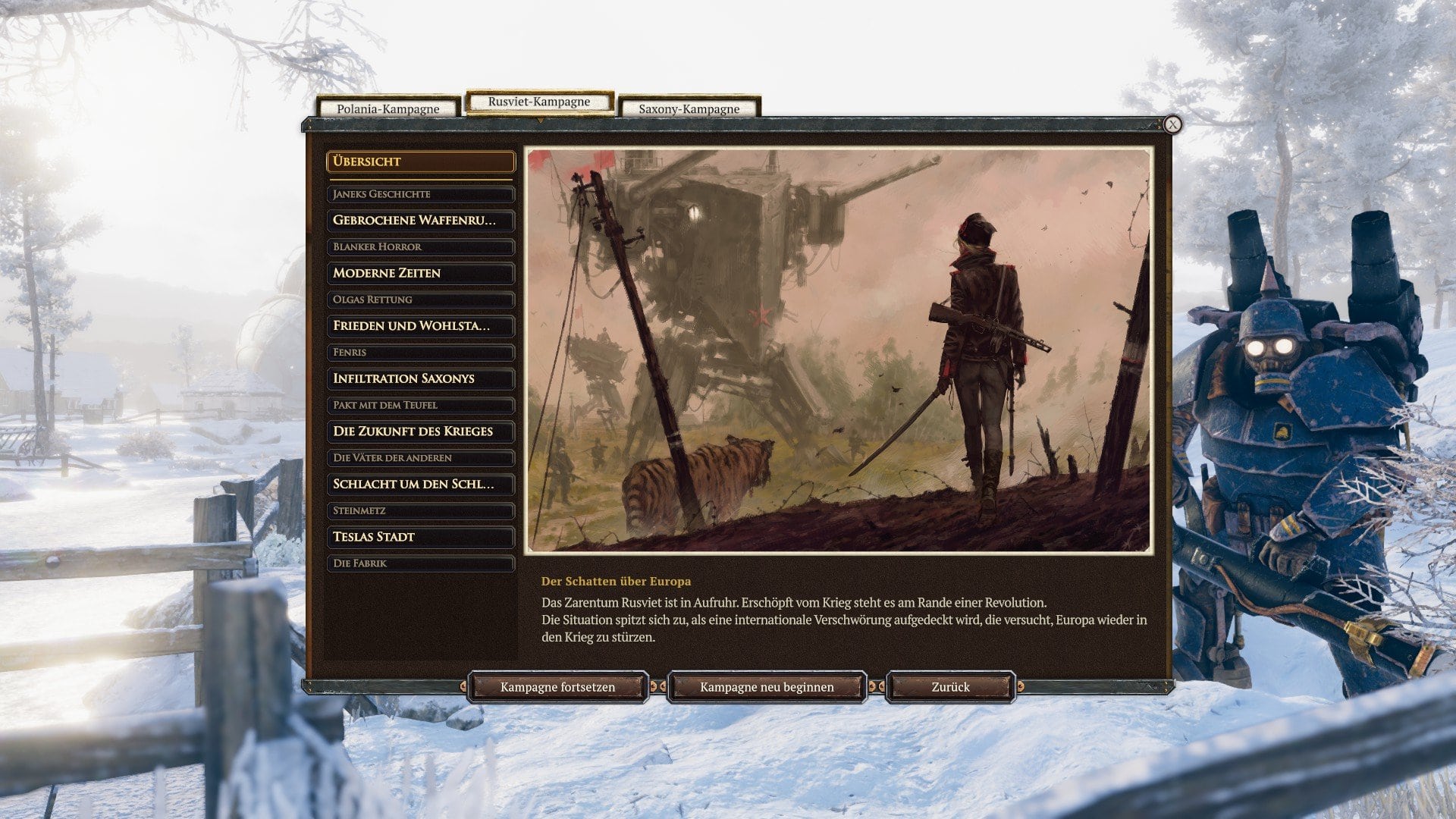Select the Rusviet-Kampagne tab
The width and height of the screenshot is (1456, 819).
pos(538,102)
